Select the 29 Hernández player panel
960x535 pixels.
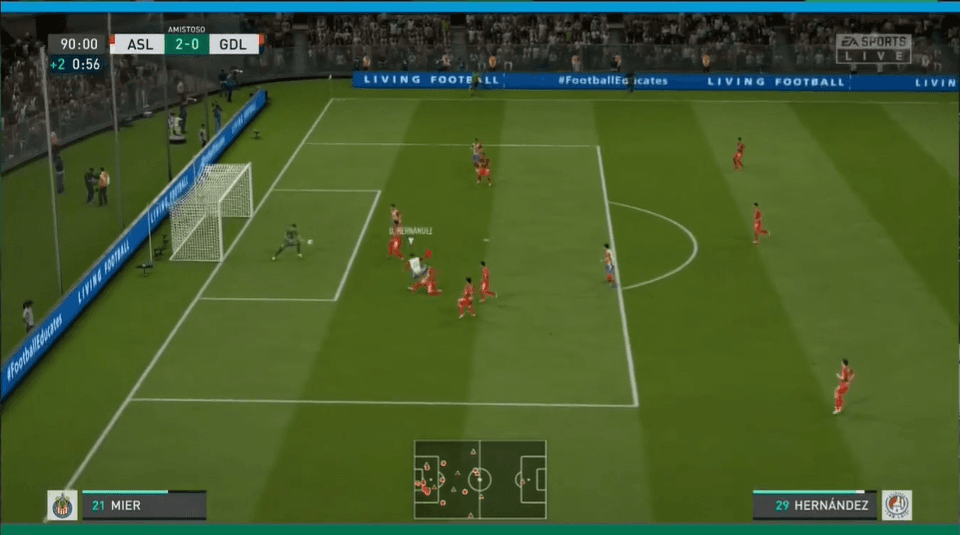pyautogui.click(x=815, y=505)
